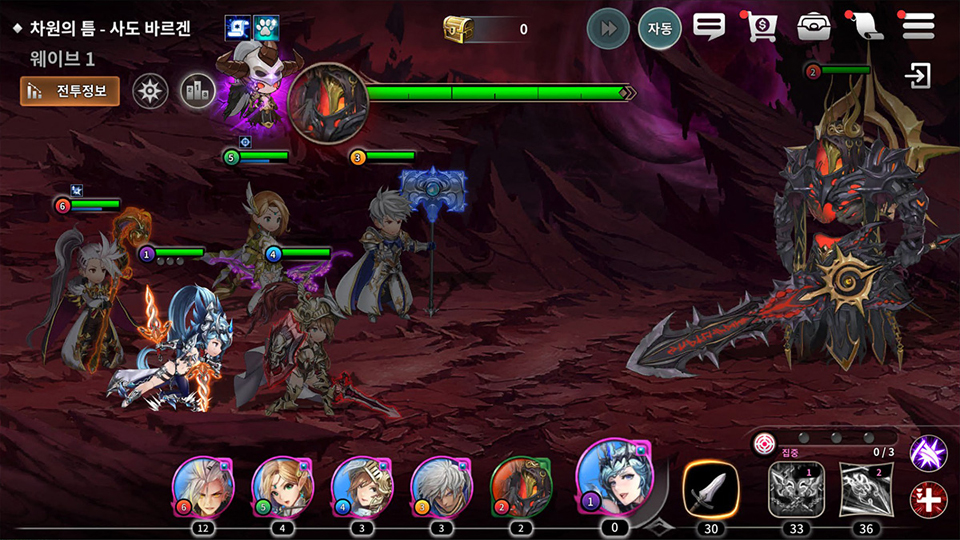
Task: Activate the red cross heal button
Action: (x=928, y=498)
